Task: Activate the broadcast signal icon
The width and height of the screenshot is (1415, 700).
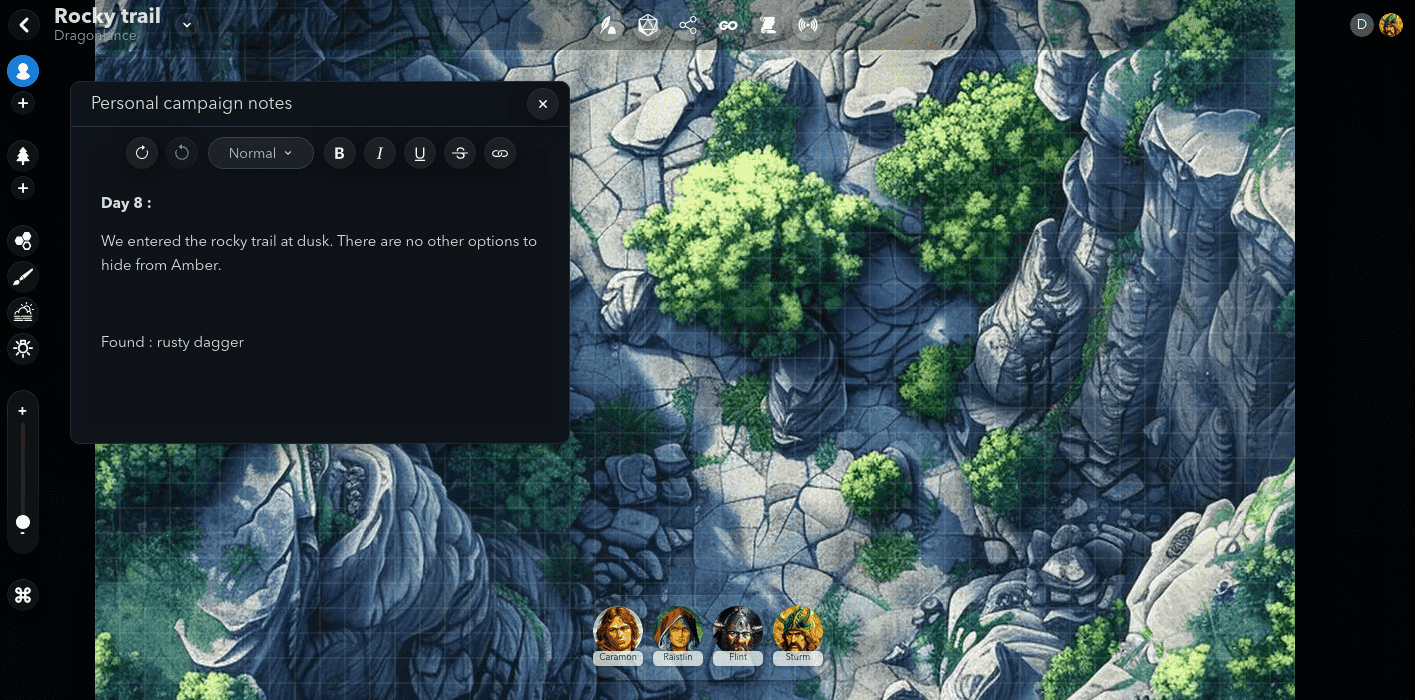Action: (808, 26)
